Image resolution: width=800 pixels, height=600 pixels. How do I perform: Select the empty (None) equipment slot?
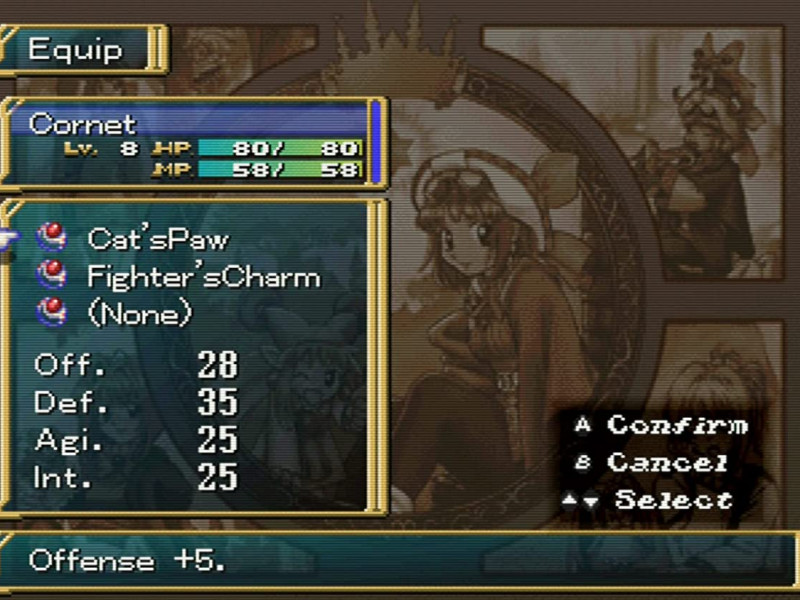tap(139, 314)
